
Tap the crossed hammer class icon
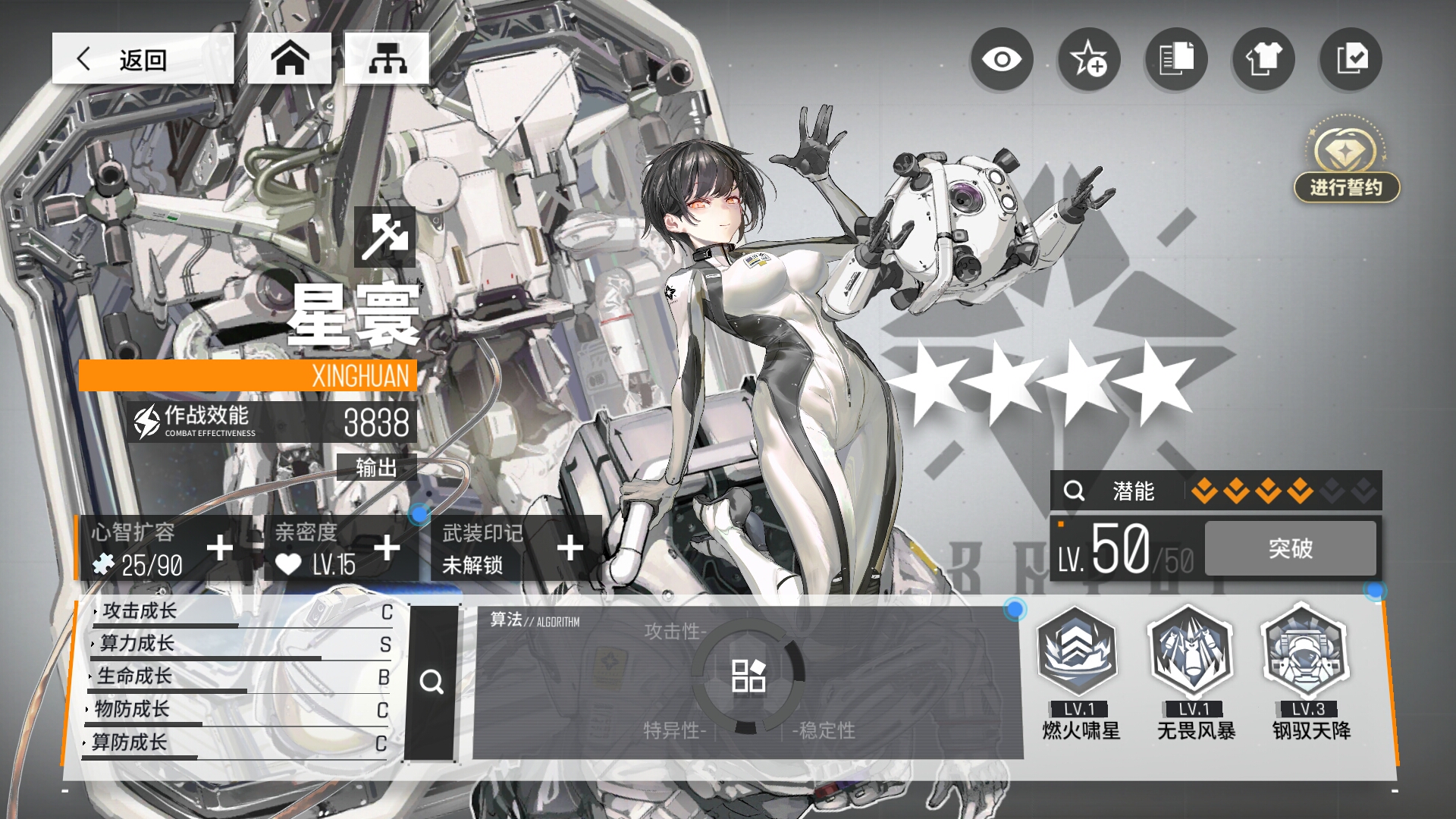point(384,236)
